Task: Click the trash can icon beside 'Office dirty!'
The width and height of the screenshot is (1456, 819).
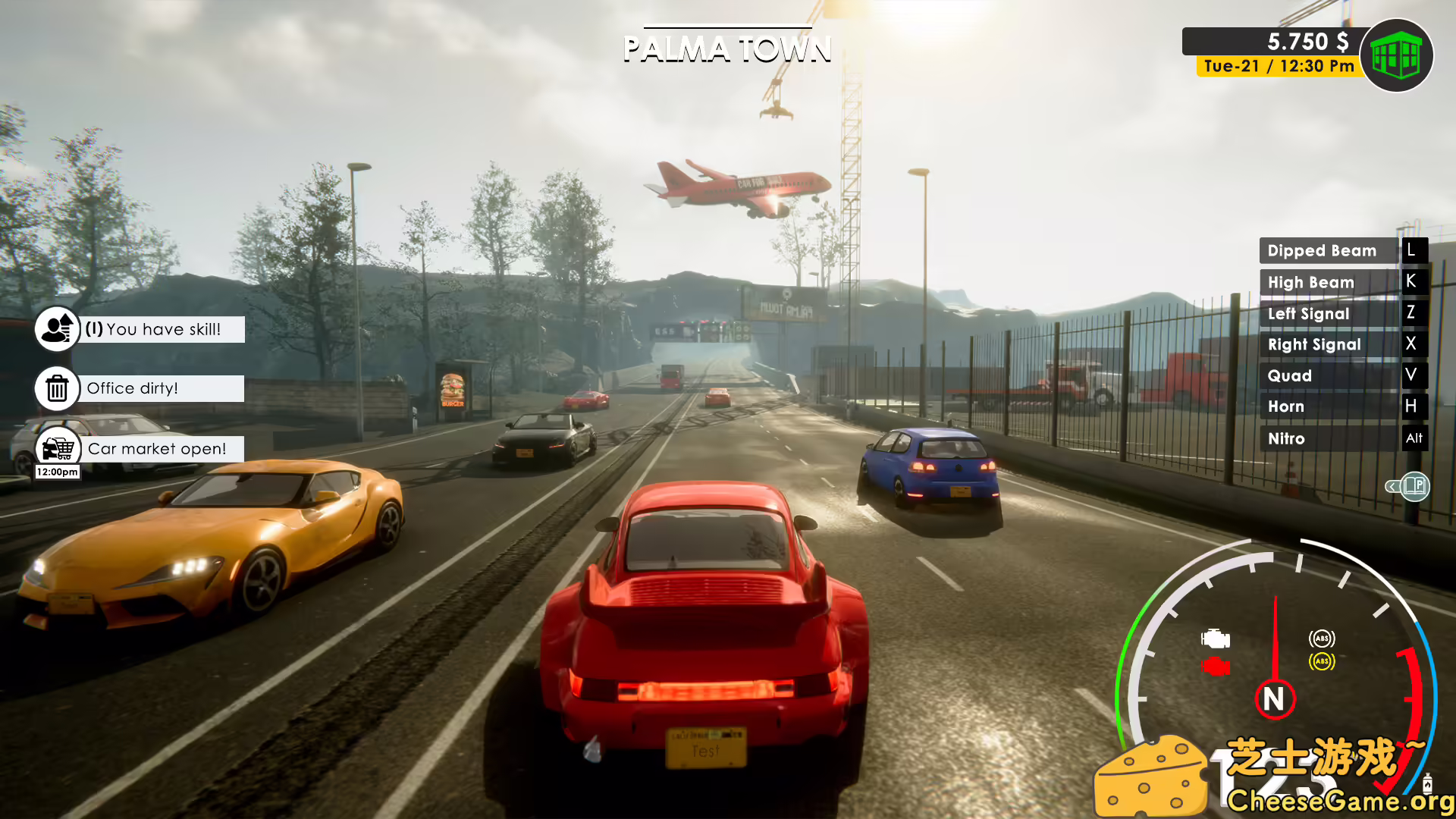Action: (x=56, y=388)
